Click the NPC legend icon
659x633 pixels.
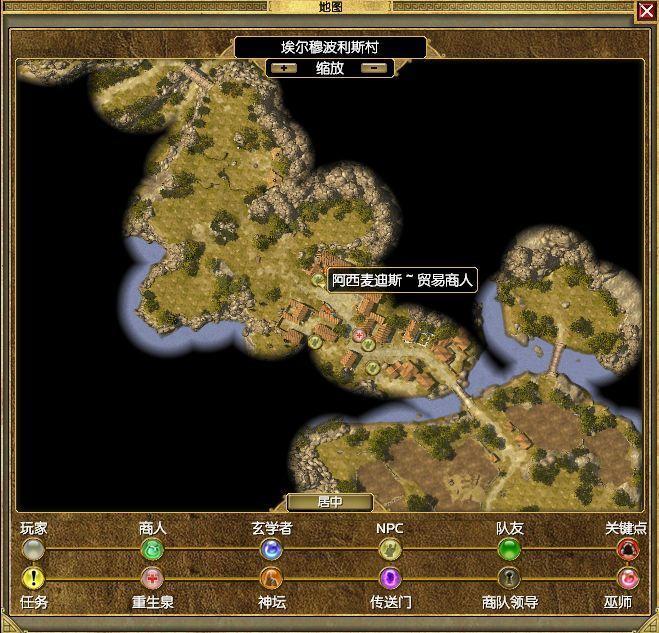pos(389,549)
